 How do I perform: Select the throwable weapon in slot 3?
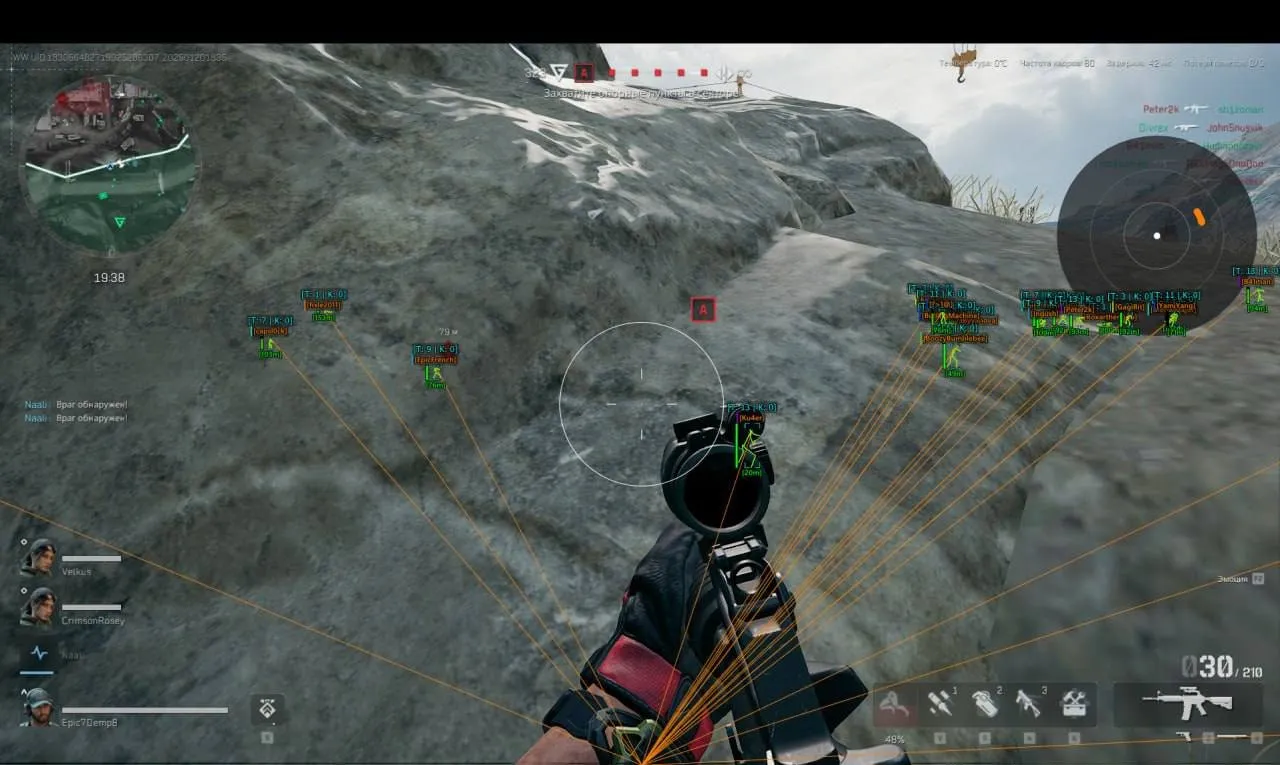(1031, 705)
